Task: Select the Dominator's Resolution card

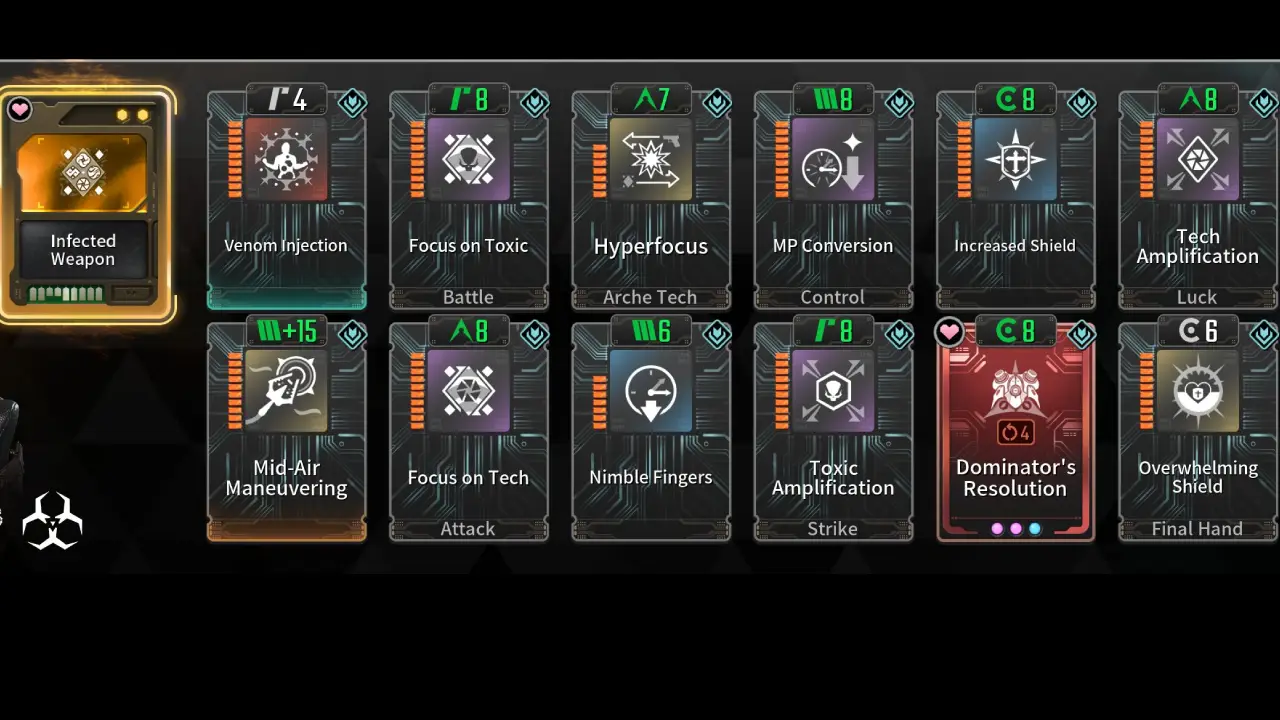Action: pyautogui.click(x=1015, y=430)
